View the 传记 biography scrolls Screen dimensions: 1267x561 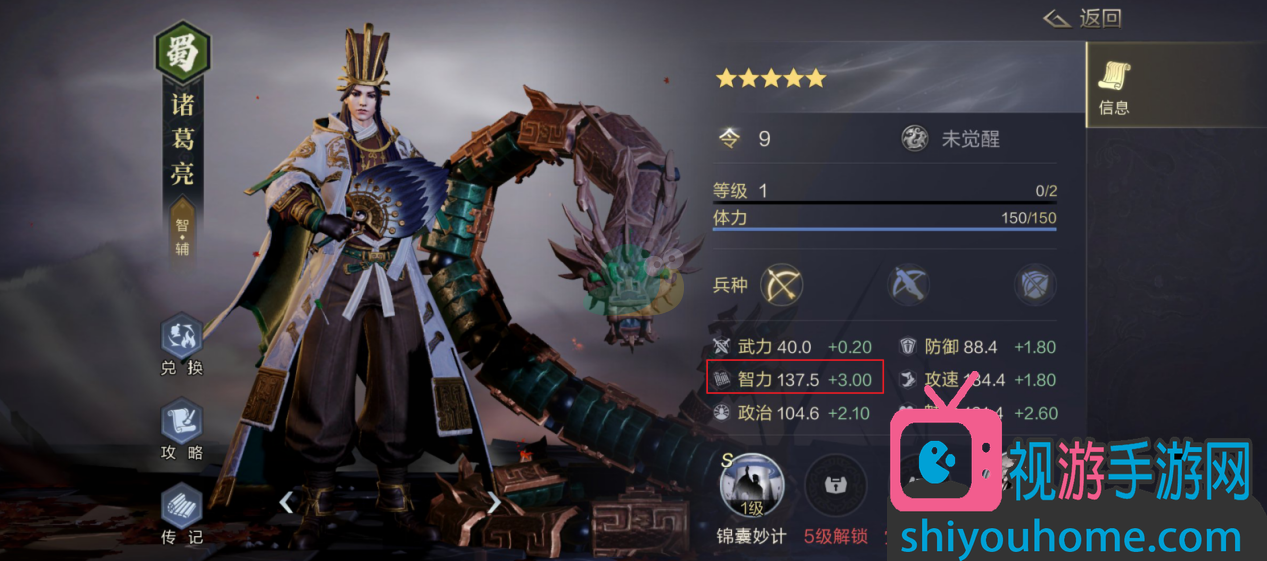(181, 509)
